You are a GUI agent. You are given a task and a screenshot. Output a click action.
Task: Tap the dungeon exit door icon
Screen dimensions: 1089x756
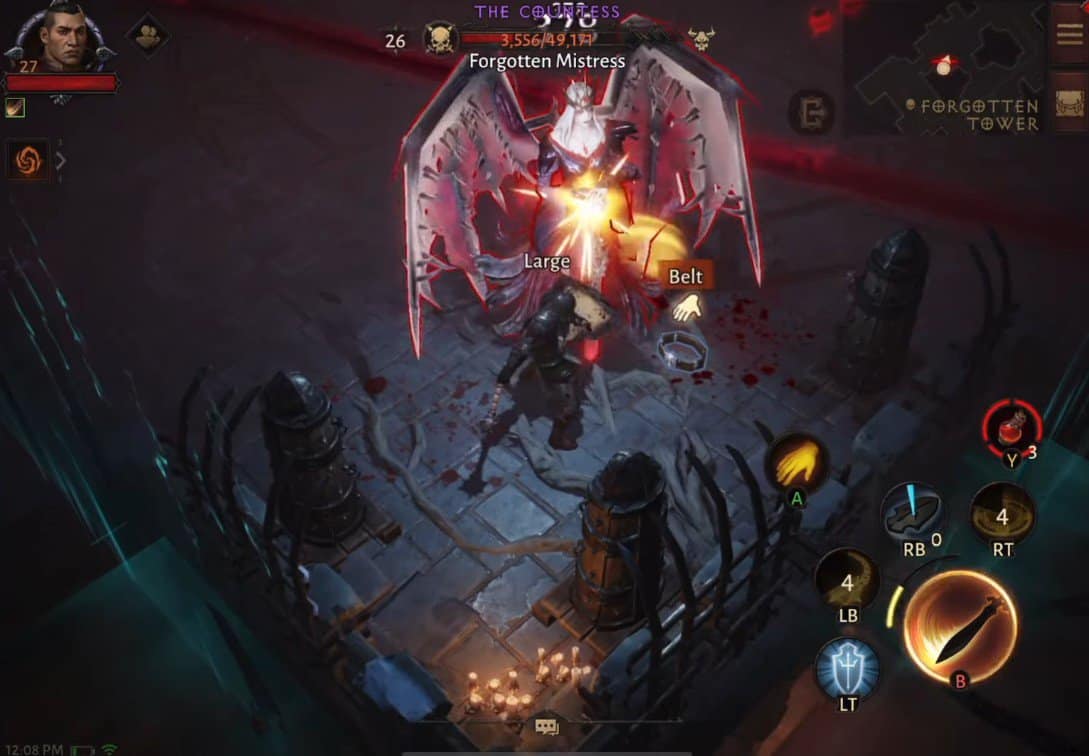coord(811,112)
